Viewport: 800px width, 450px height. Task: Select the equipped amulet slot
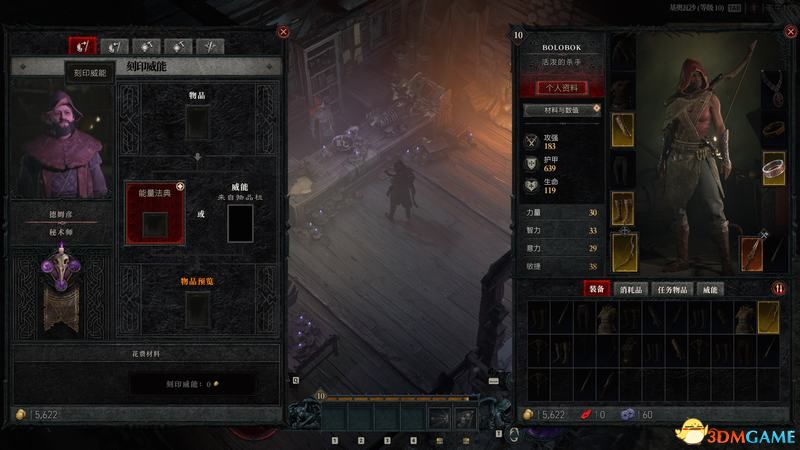click(774, 86)
